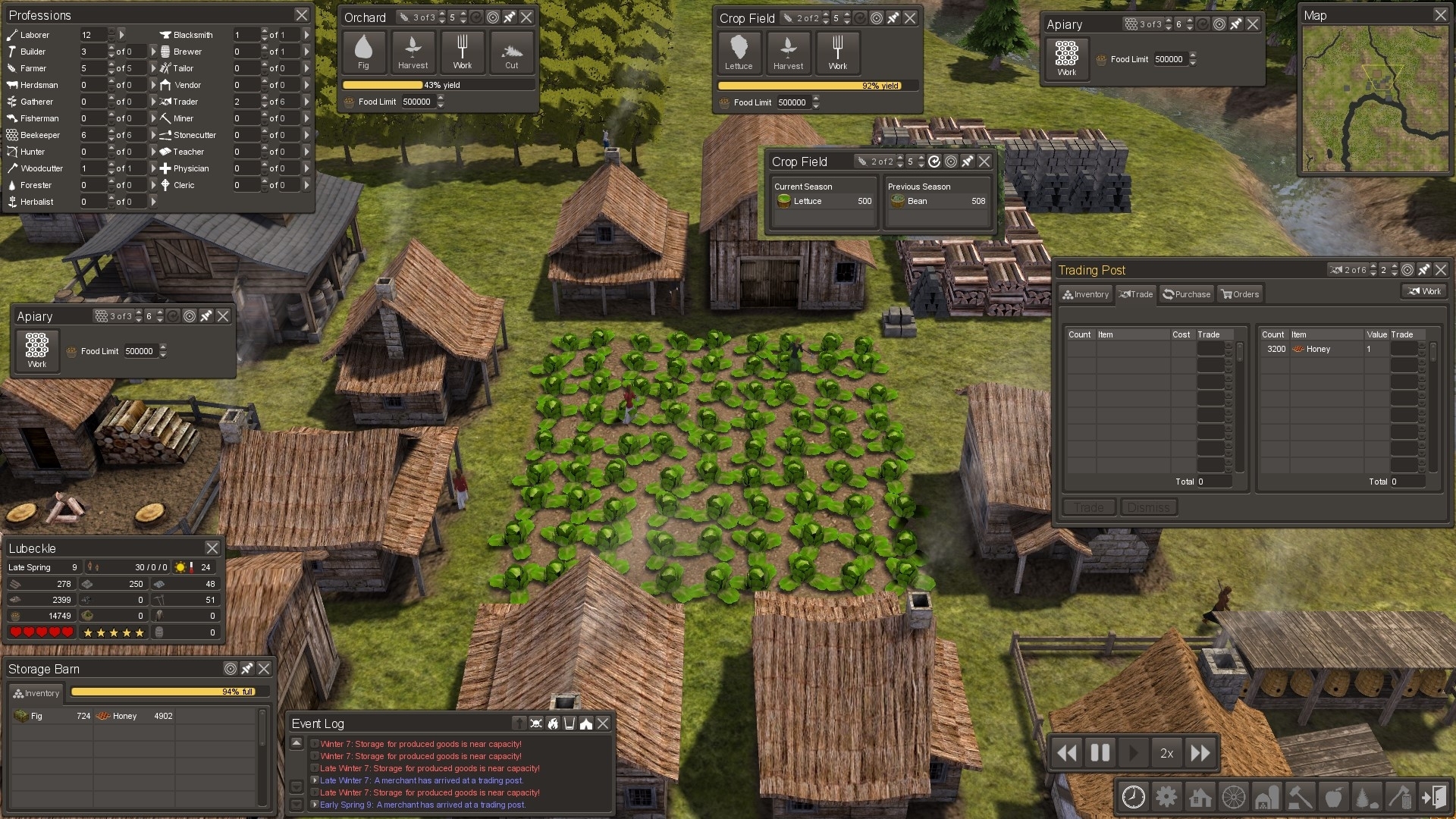Open the gear tools toolbar button
This screenshot has width=1456, height=819.
pyautogui.click(x=1166, y=797)
